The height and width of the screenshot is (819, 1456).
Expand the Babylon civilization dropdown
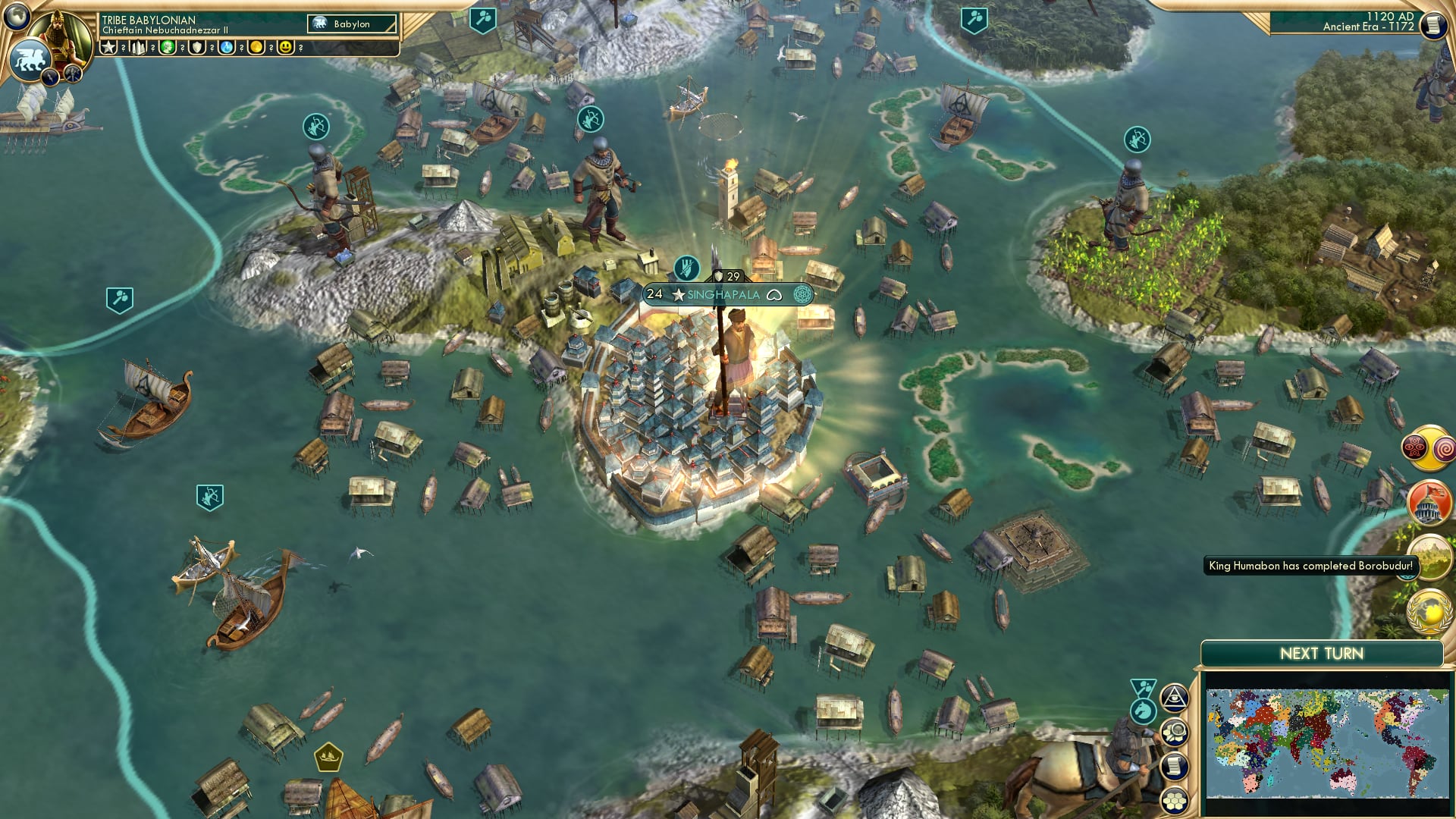(x=353, y=24)
